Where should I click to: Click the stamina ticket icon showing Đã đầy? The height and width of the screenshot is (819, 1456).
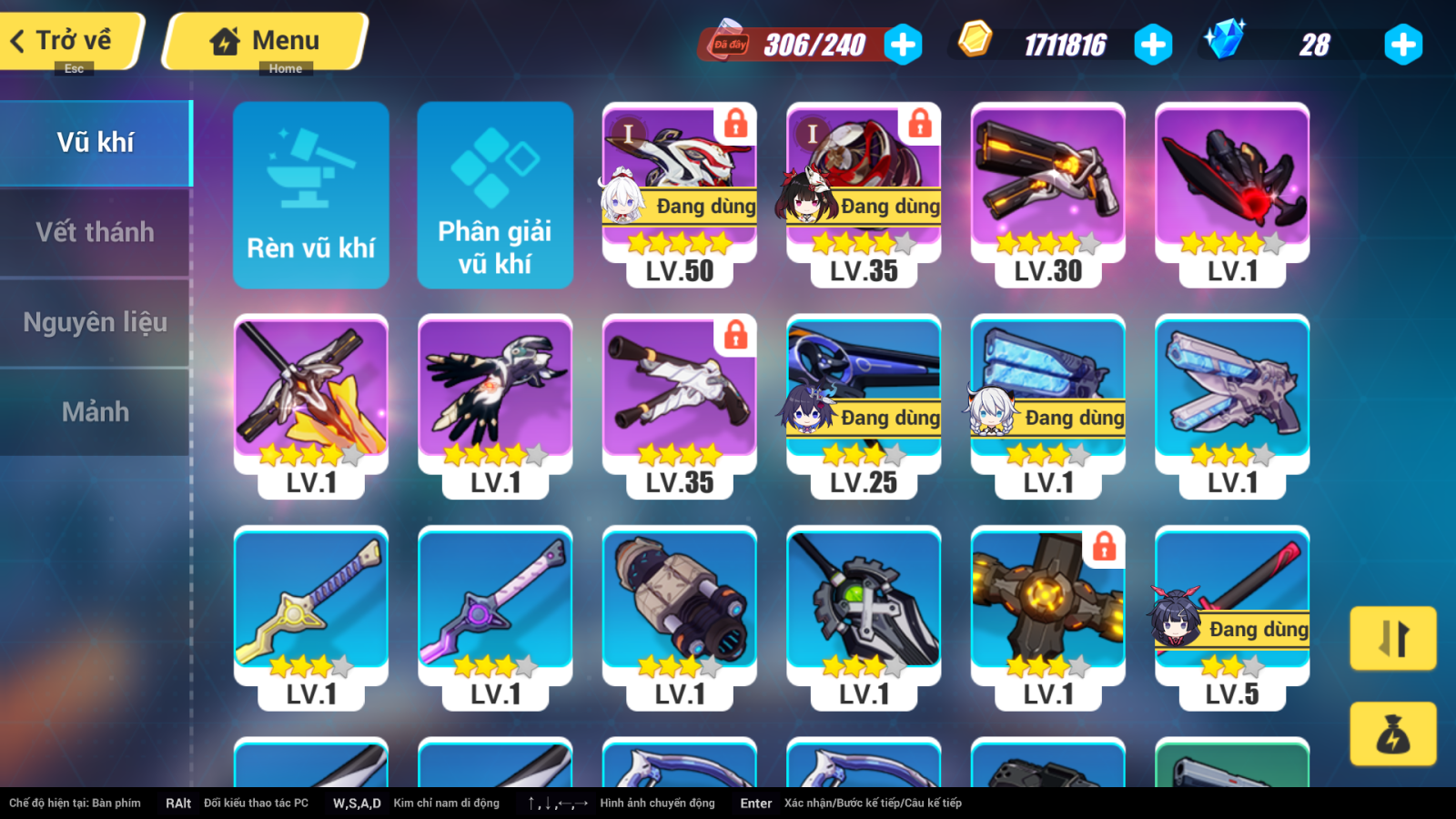pos(728,42)
